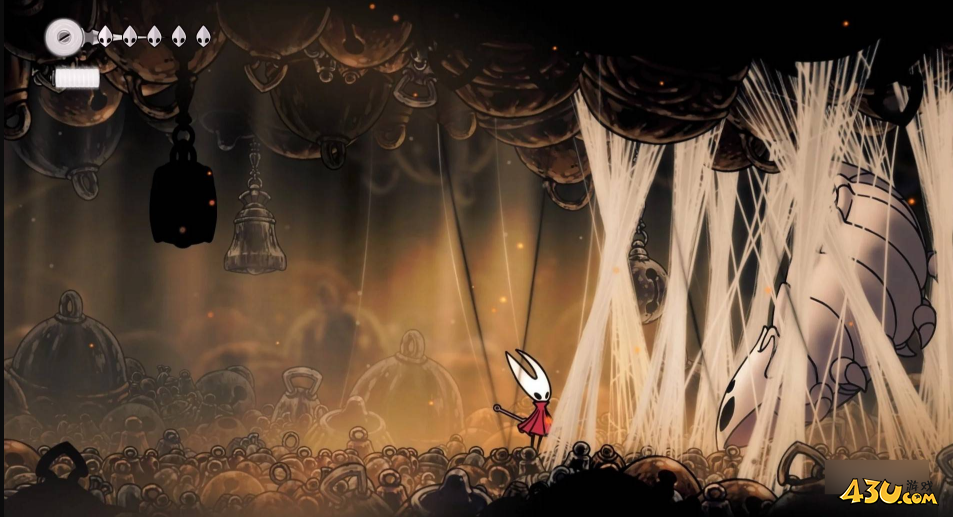The height and width of the screenshot is (517, 953).
Task: Click the silk spool icon
Action: [x=63, y=37]
